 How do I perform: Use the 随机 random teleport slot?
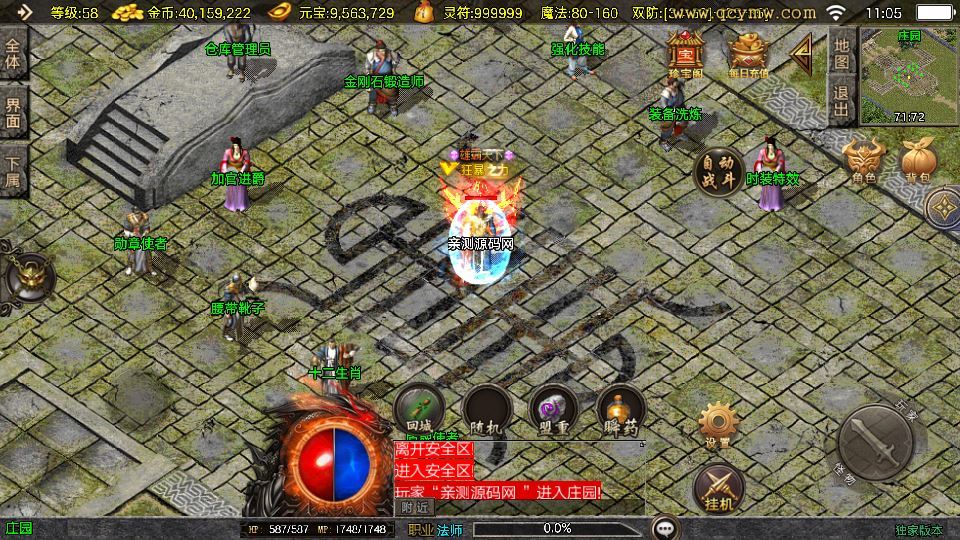[x=485, y=410]
